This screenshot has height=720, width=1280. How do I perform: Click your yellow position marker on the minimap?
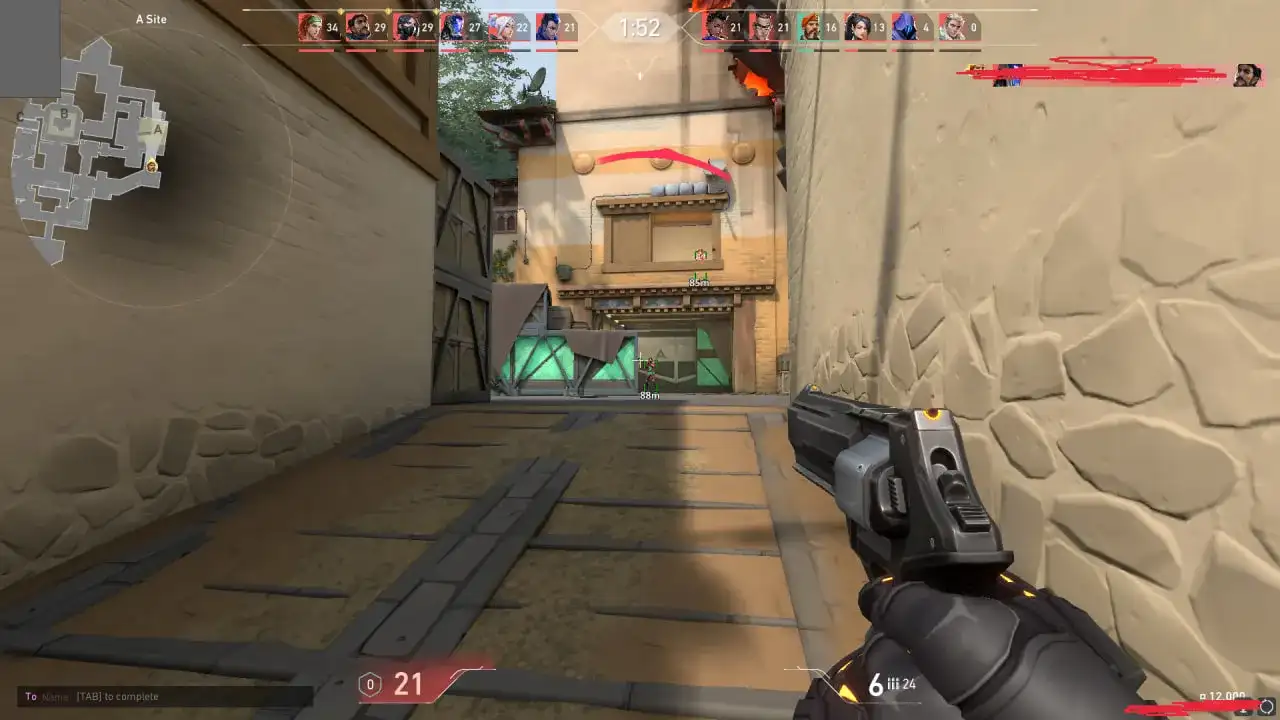tap(150, 165)
